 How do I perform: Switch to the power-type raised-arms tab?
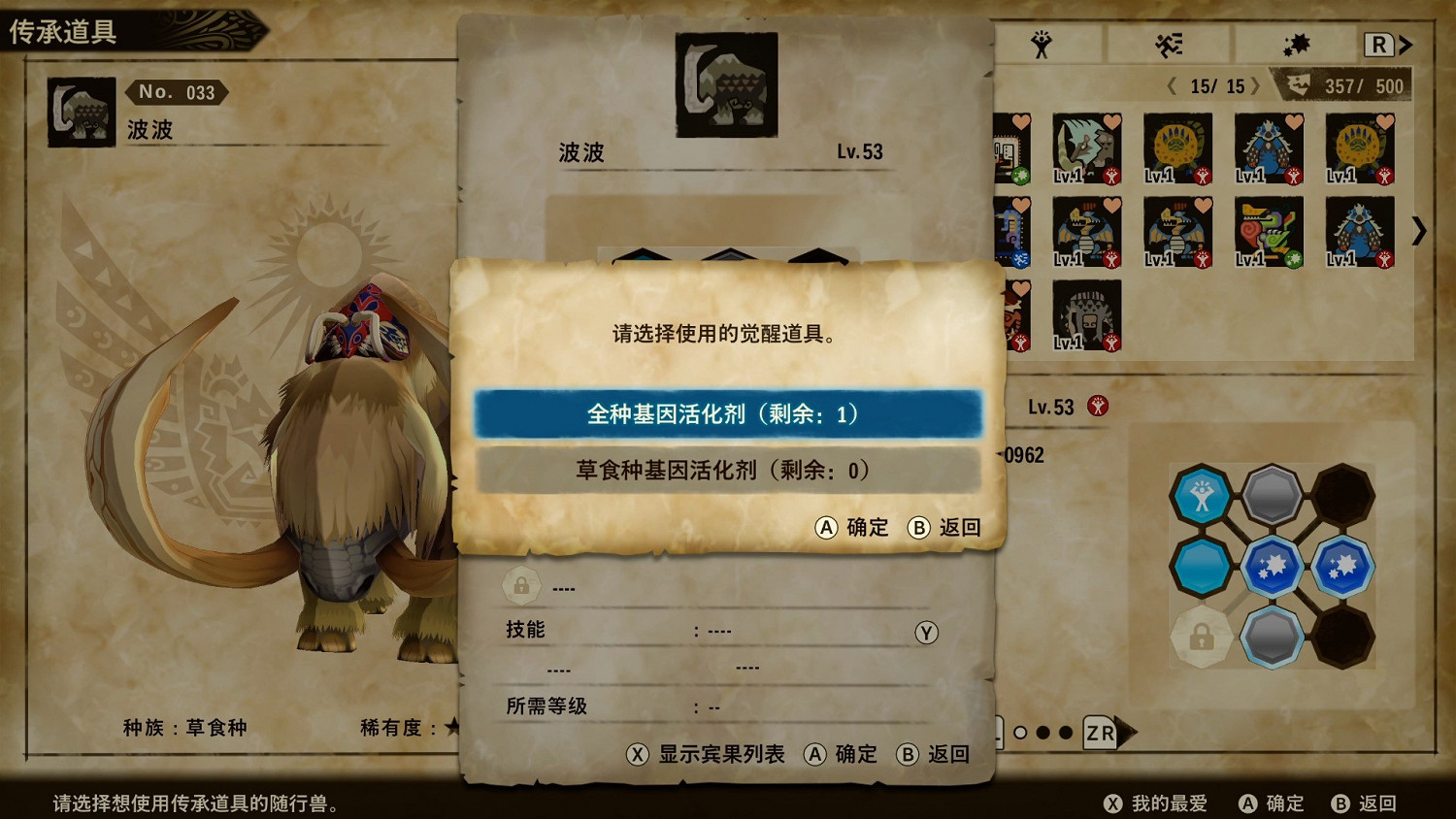click(1042, 44)
